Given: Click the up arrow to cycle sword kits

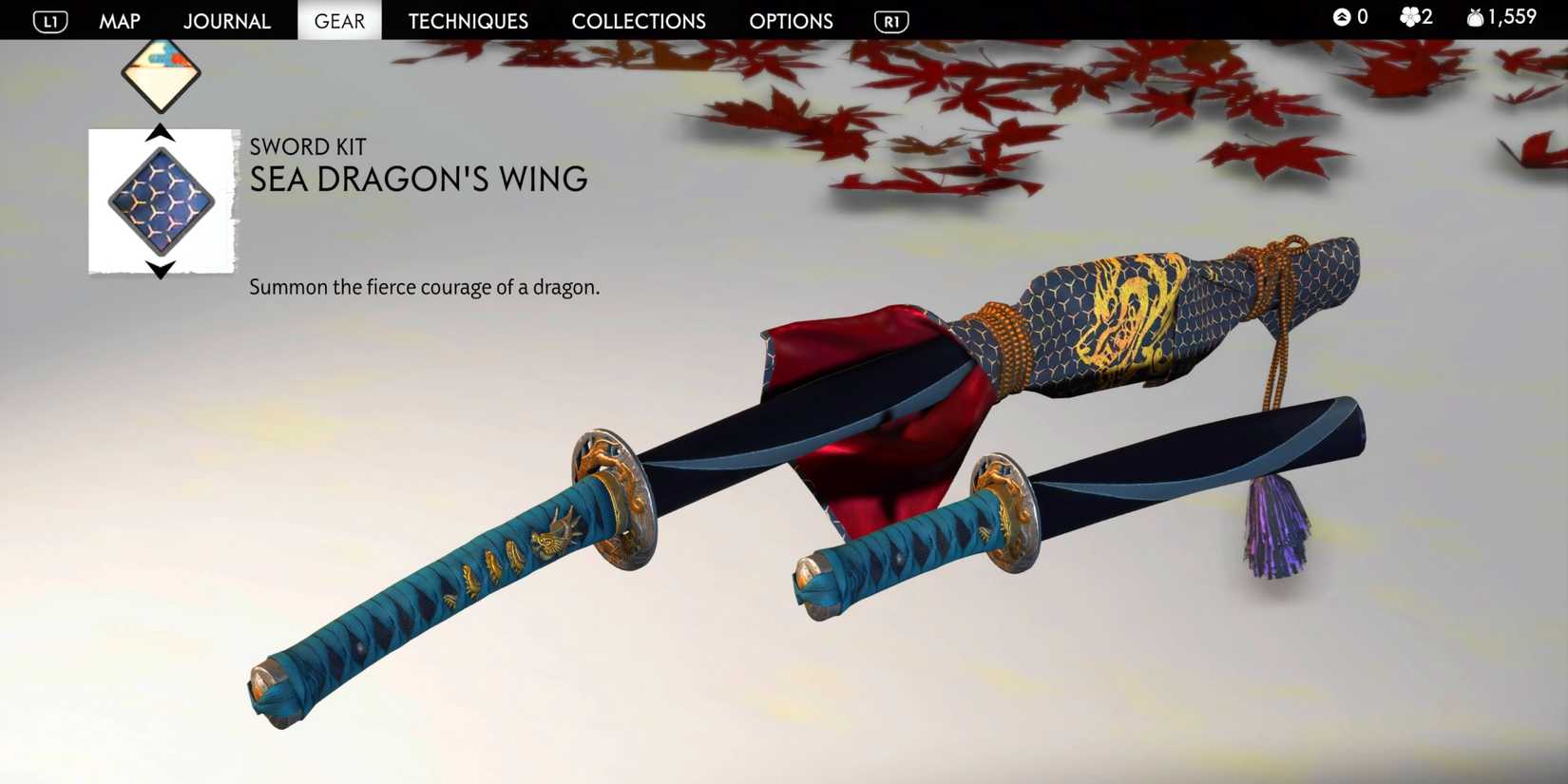Looking at the screenshot, I should pos(162,133).
